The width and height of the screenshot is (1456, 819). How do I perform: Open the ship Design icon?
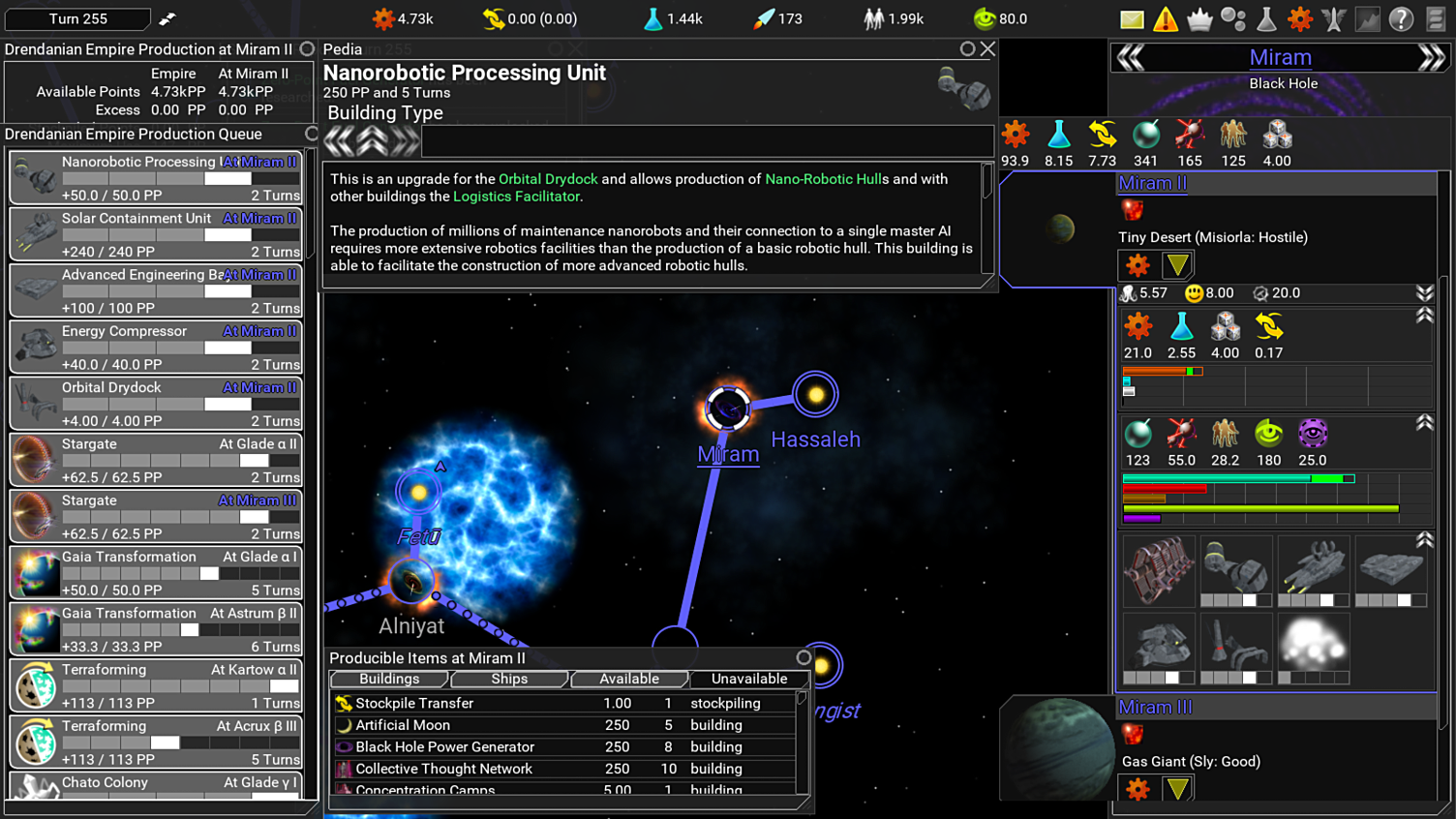[x=1334, y=18]
